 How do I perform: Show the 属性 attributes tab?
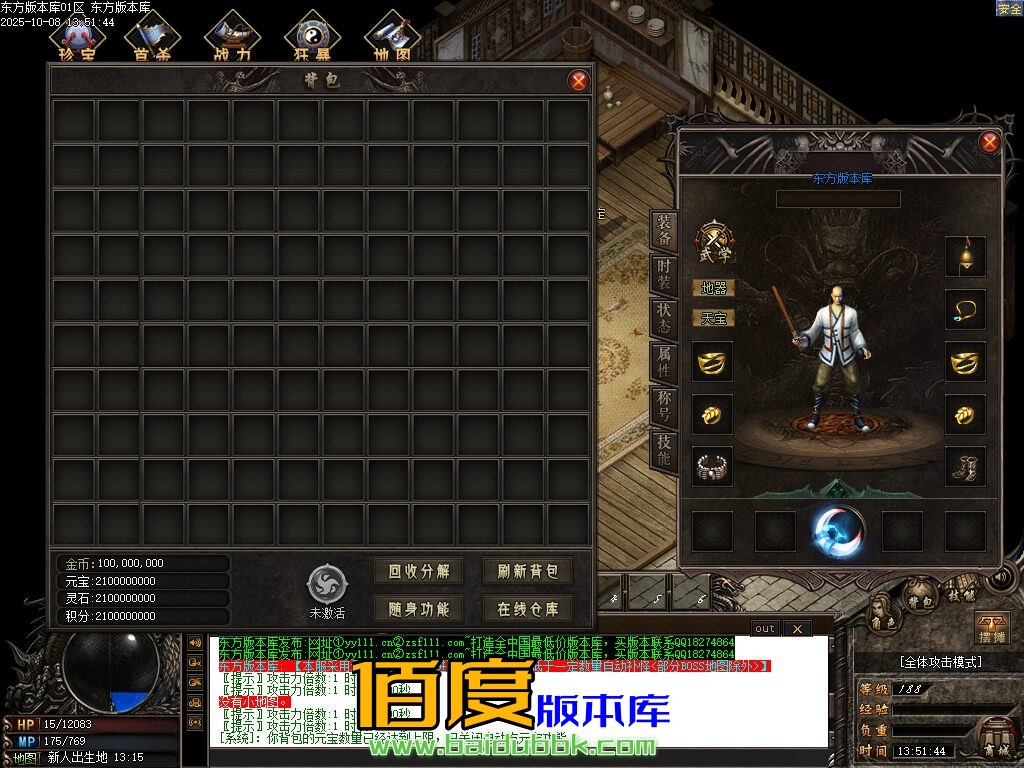tap(663, 362)
